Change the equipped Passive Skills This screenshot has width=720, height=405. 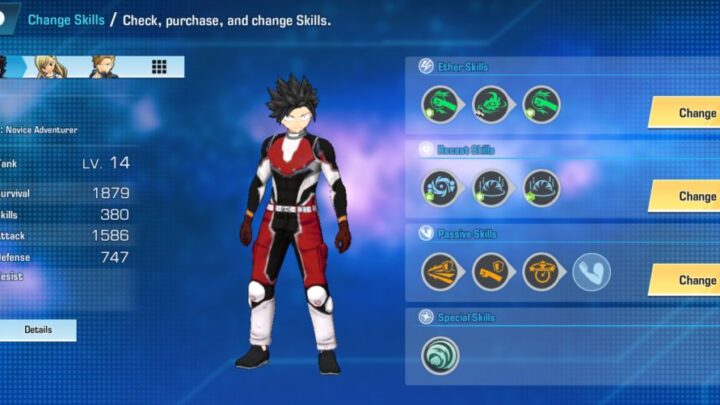click(x=688, y=280)
